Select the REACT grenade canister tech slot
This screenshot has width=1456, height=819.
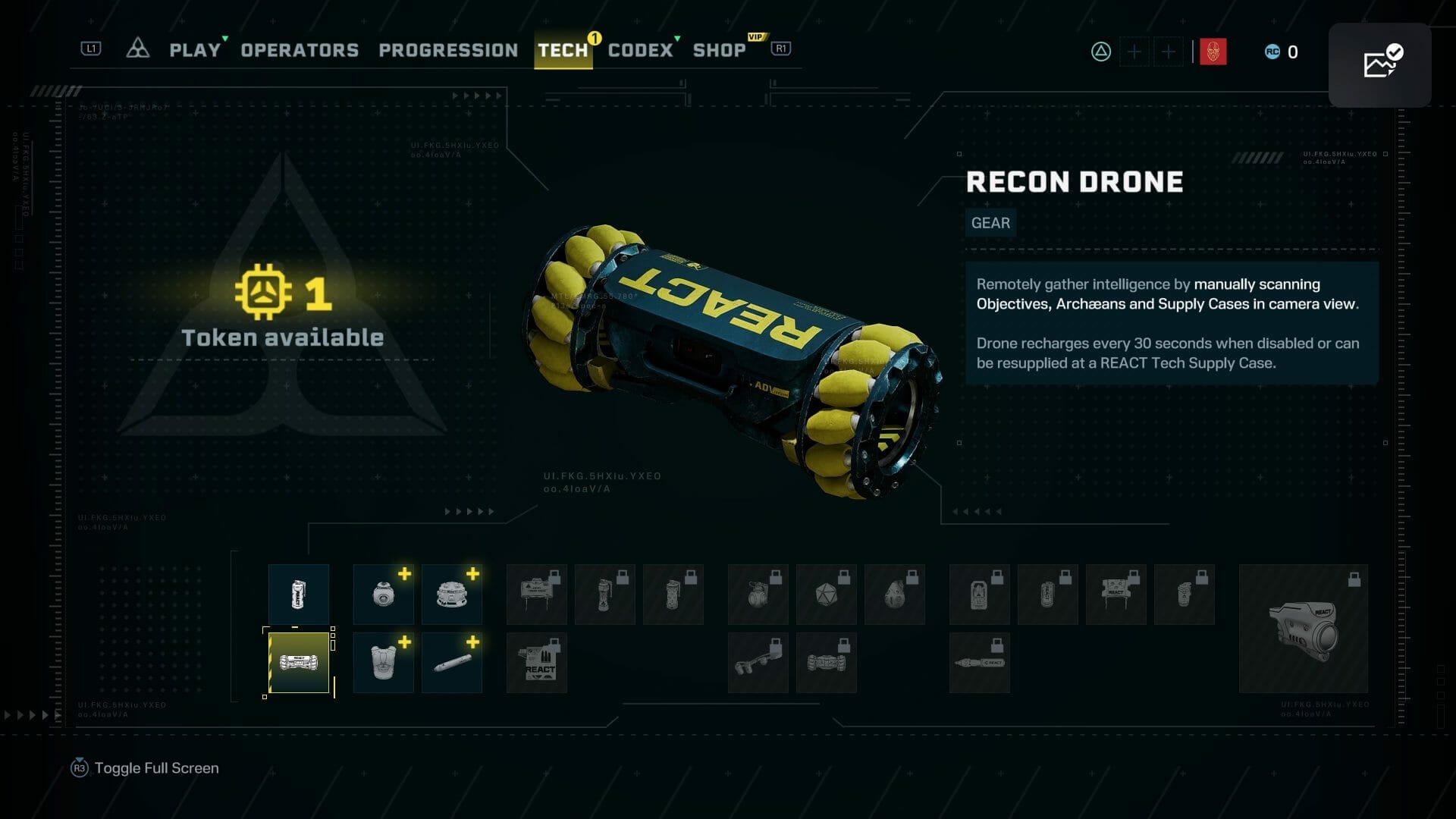(299, 595)
